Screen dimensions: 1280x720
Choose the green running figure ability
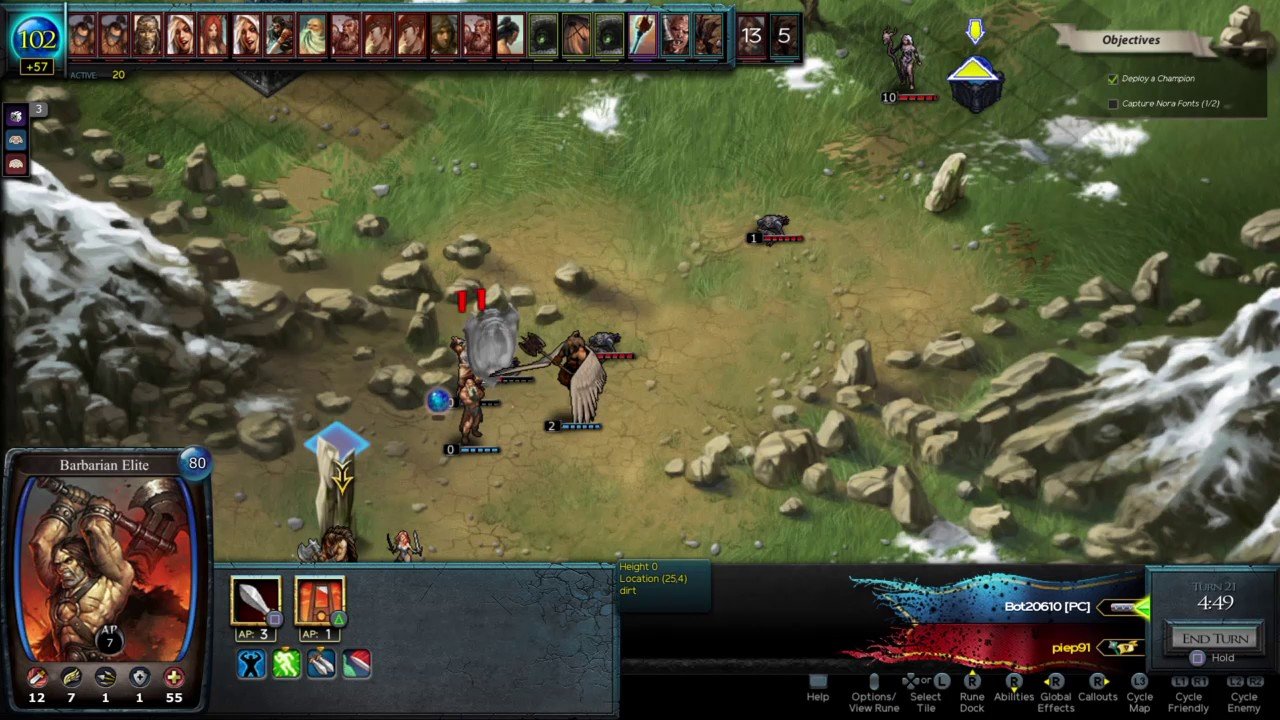pos(286,664)
